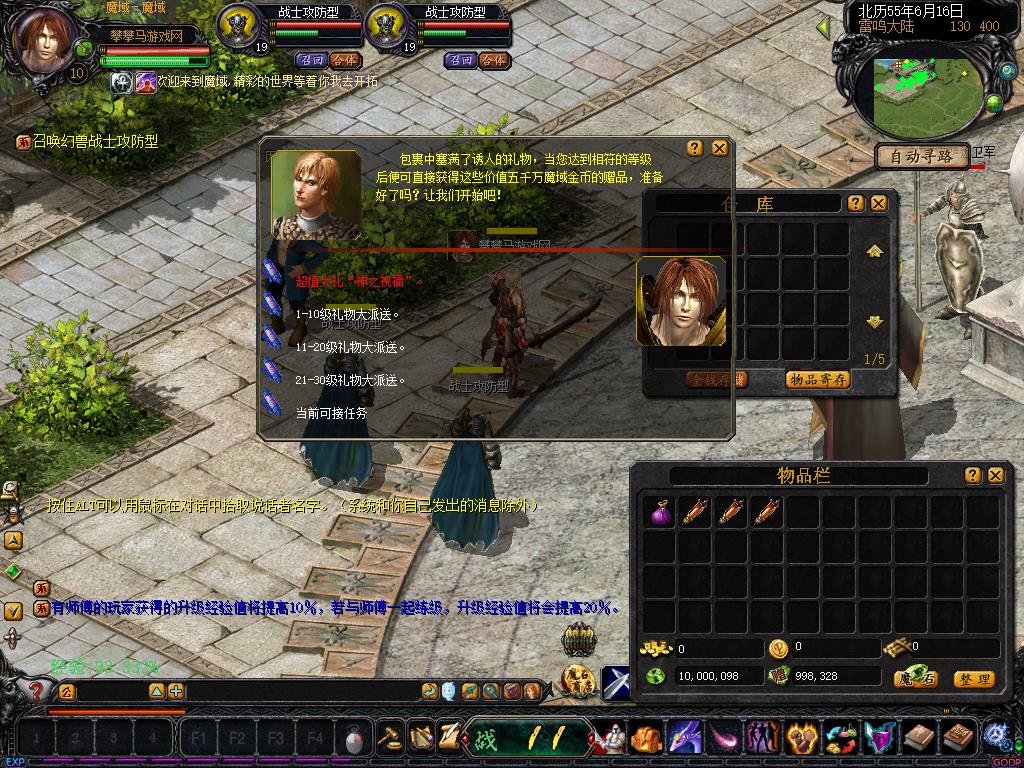Click 合体 for the second summoned pet

pyautogui.click(x=493, y=60)
